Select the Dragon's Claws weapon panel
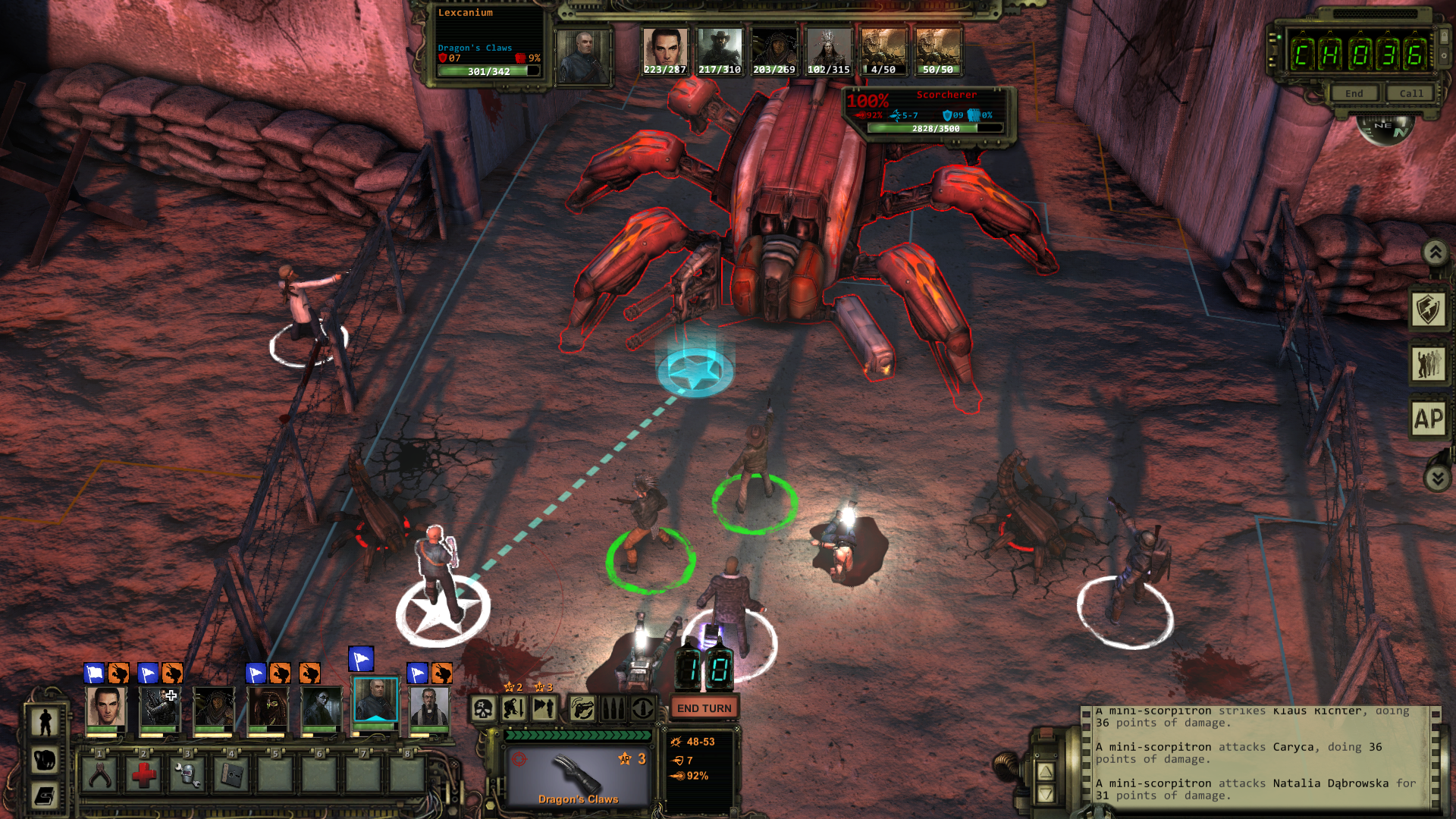 pos(579,777)
